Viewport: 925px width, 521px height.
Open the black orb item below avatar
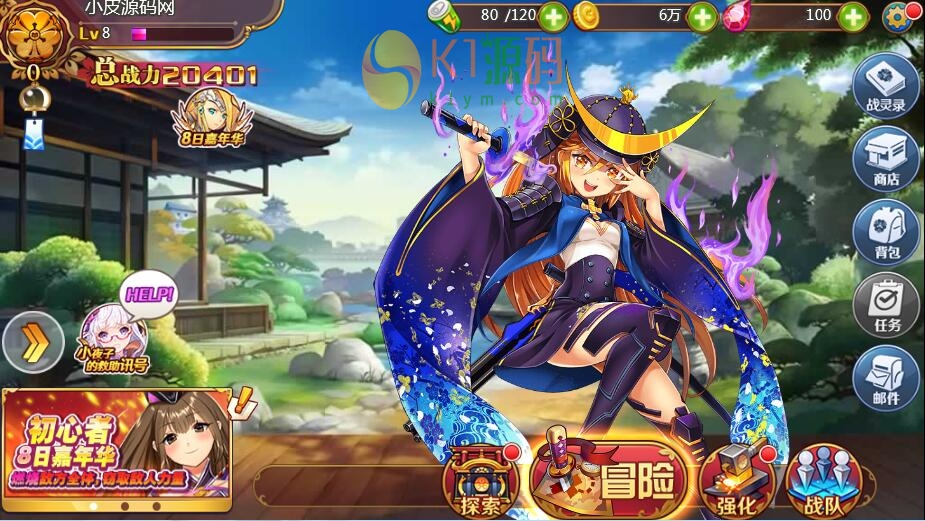pos(33,96)
